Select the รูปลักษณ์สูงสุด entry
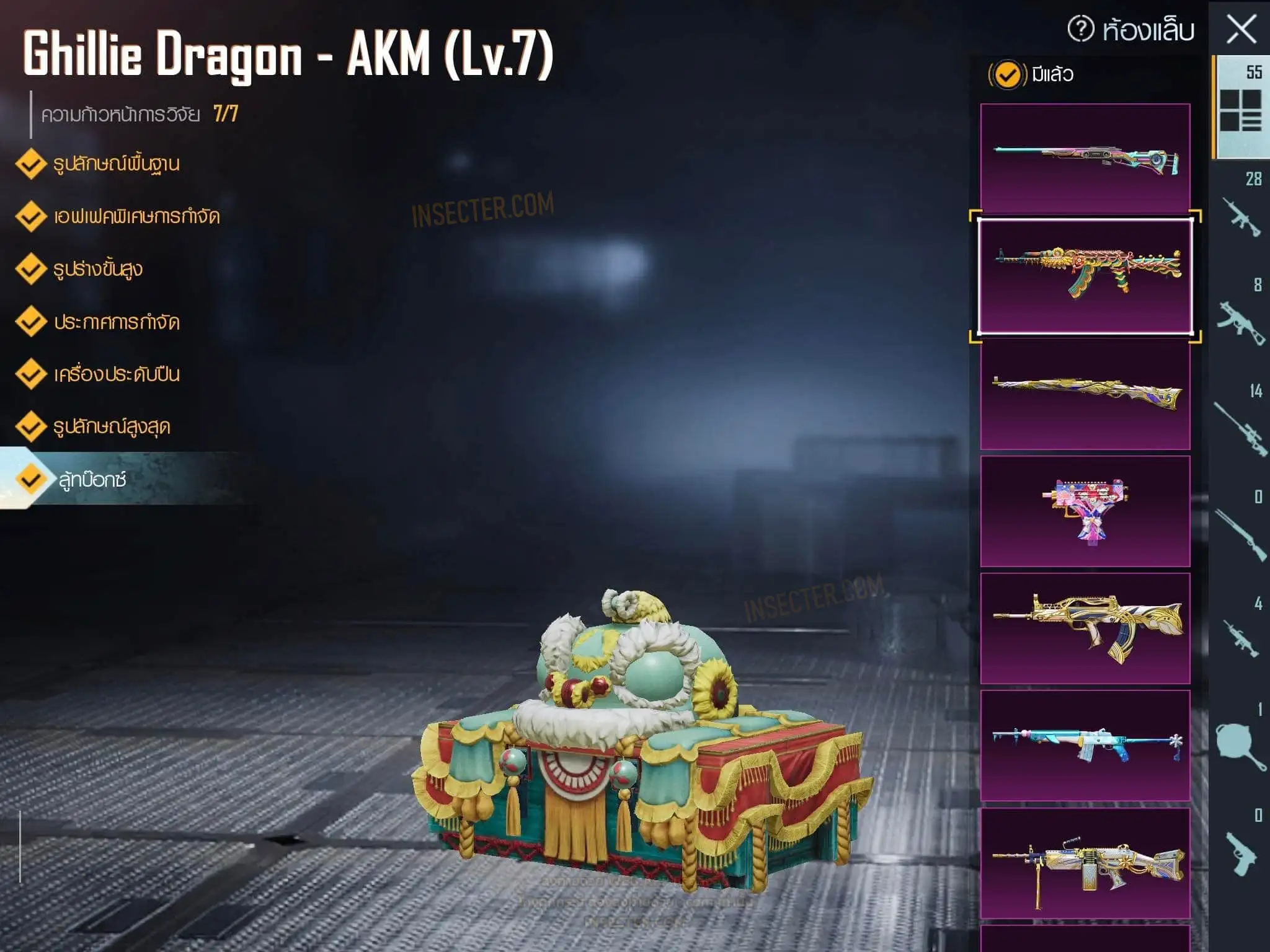Image resolution: width=1270 pixels, height=952 pixels. coord(112,427)
